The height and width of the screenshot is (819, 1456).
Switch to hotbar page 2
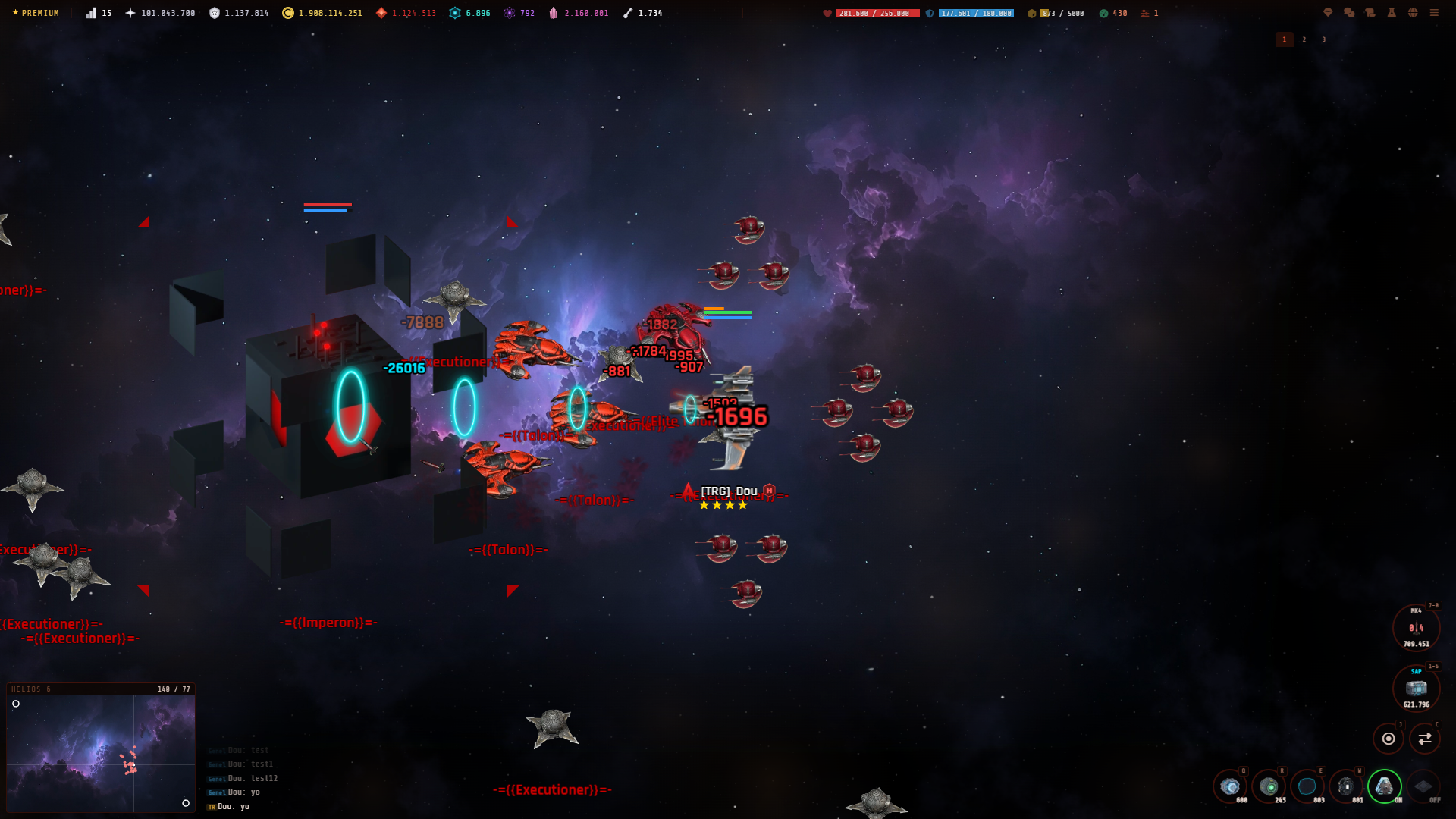pos(1304,39)
